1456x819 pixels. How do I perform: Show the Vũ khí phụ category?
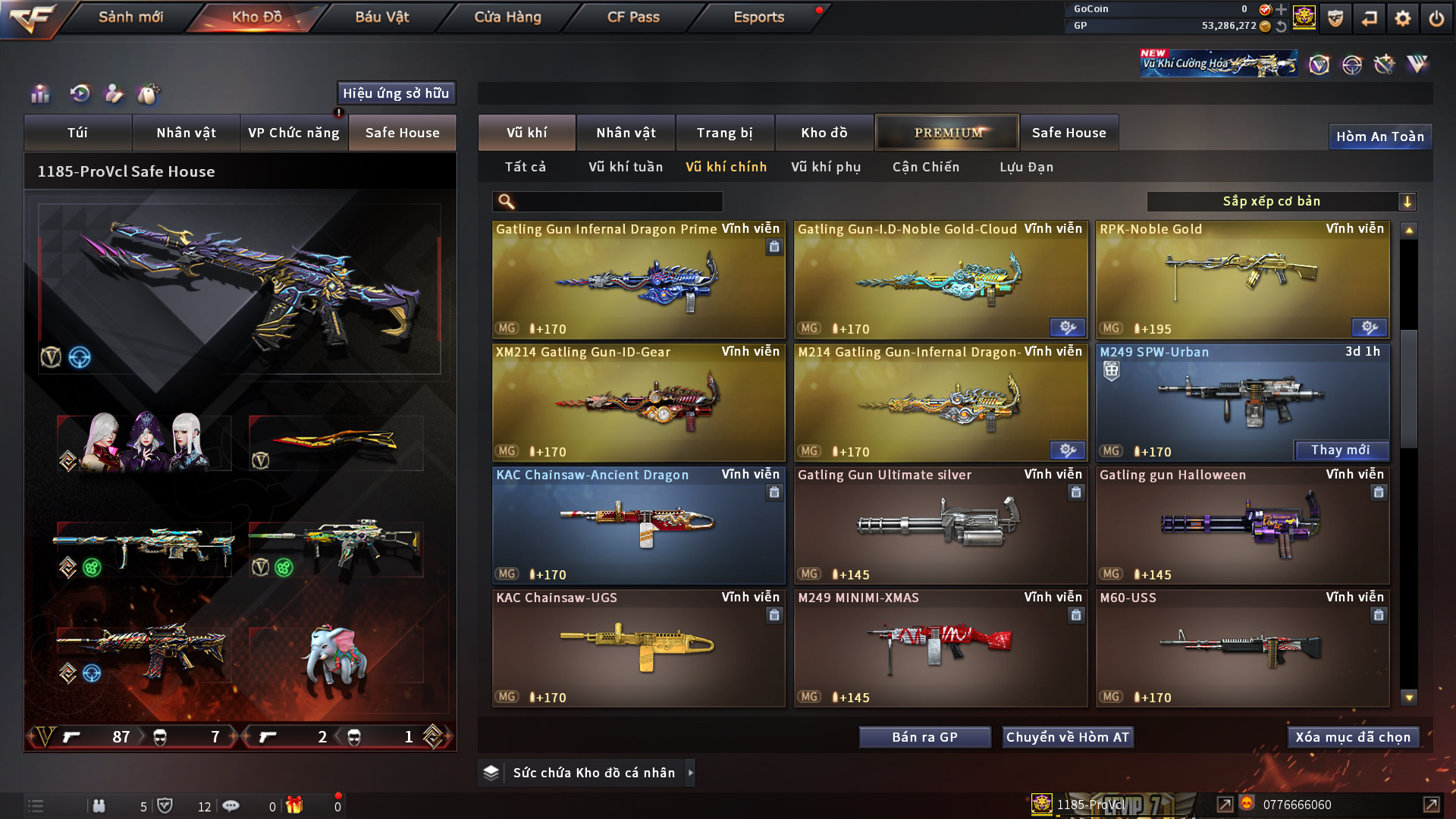point(826,167)
